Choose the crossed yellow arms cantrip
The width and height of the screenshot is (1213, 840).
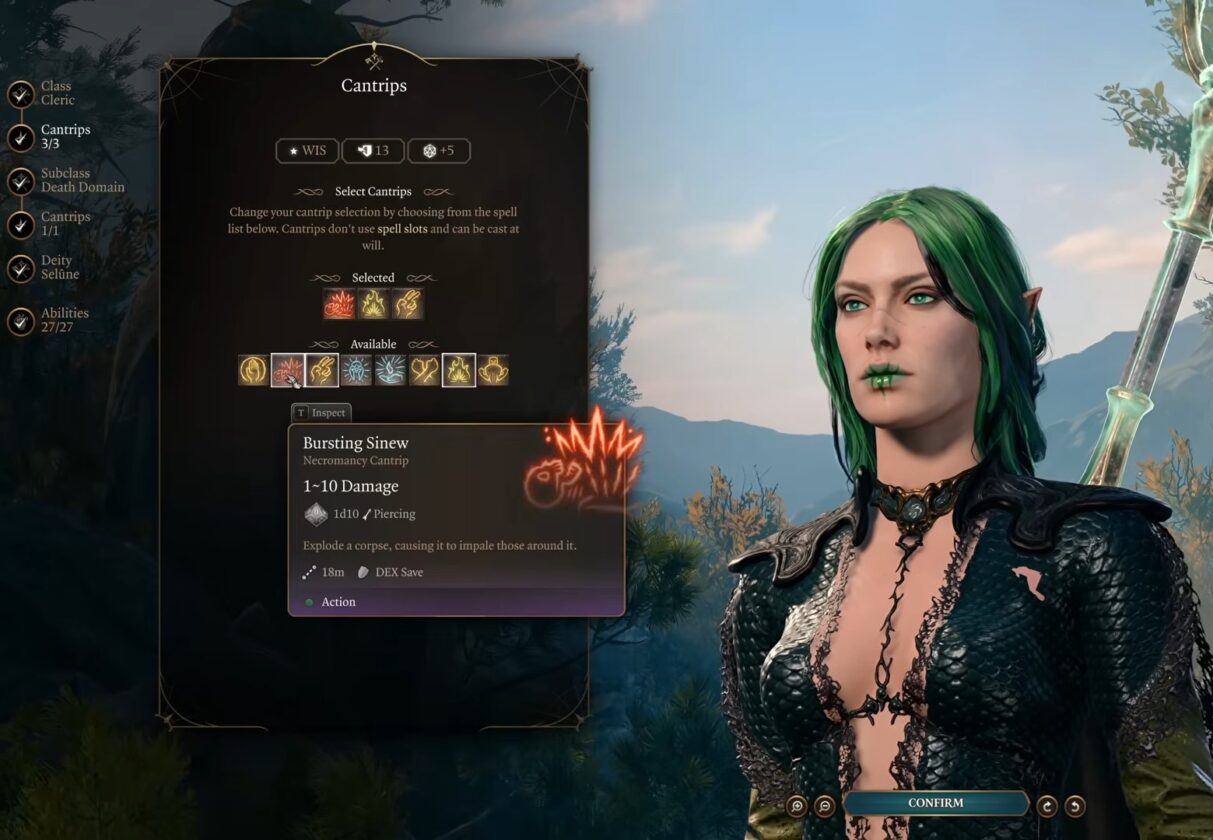424,370
